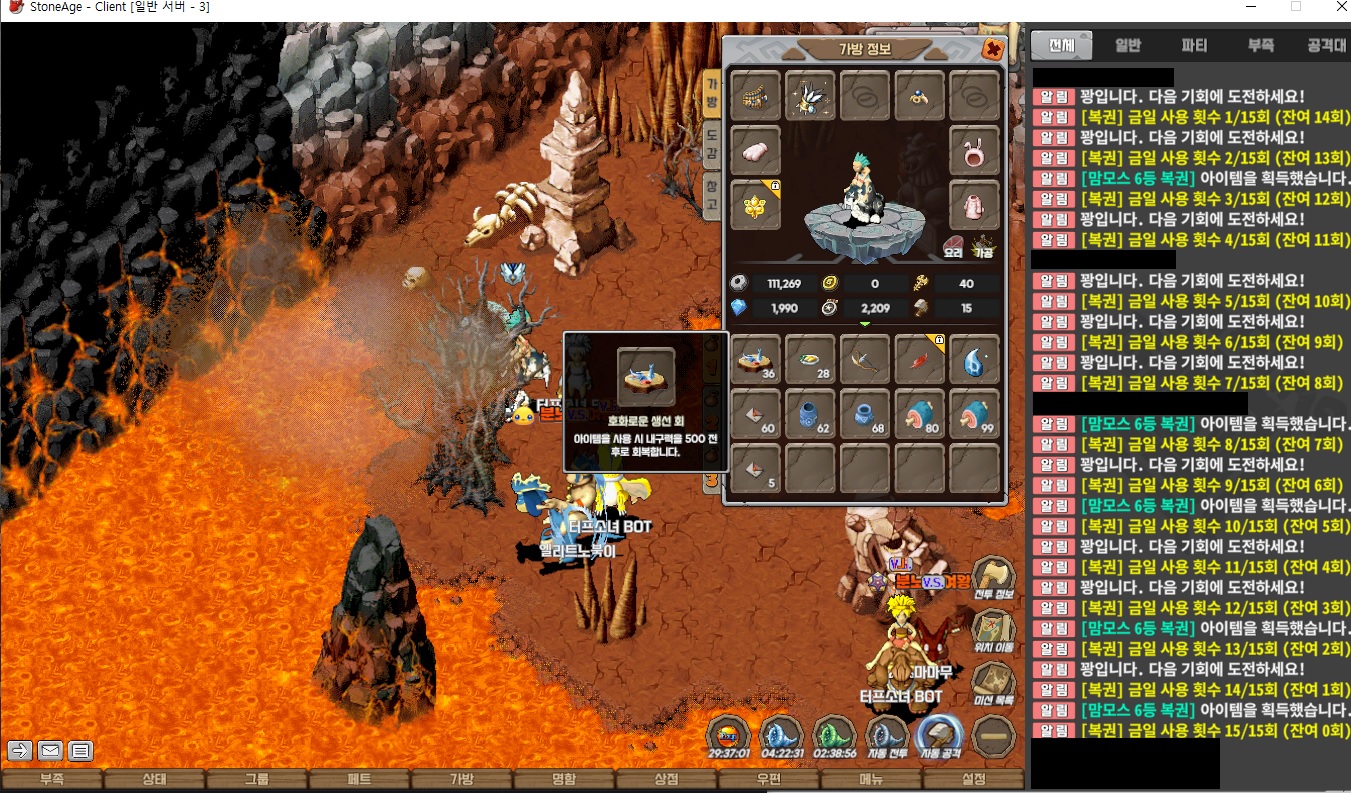
Task: Select the sashimi item stack of 36
Action: (756, 359)
